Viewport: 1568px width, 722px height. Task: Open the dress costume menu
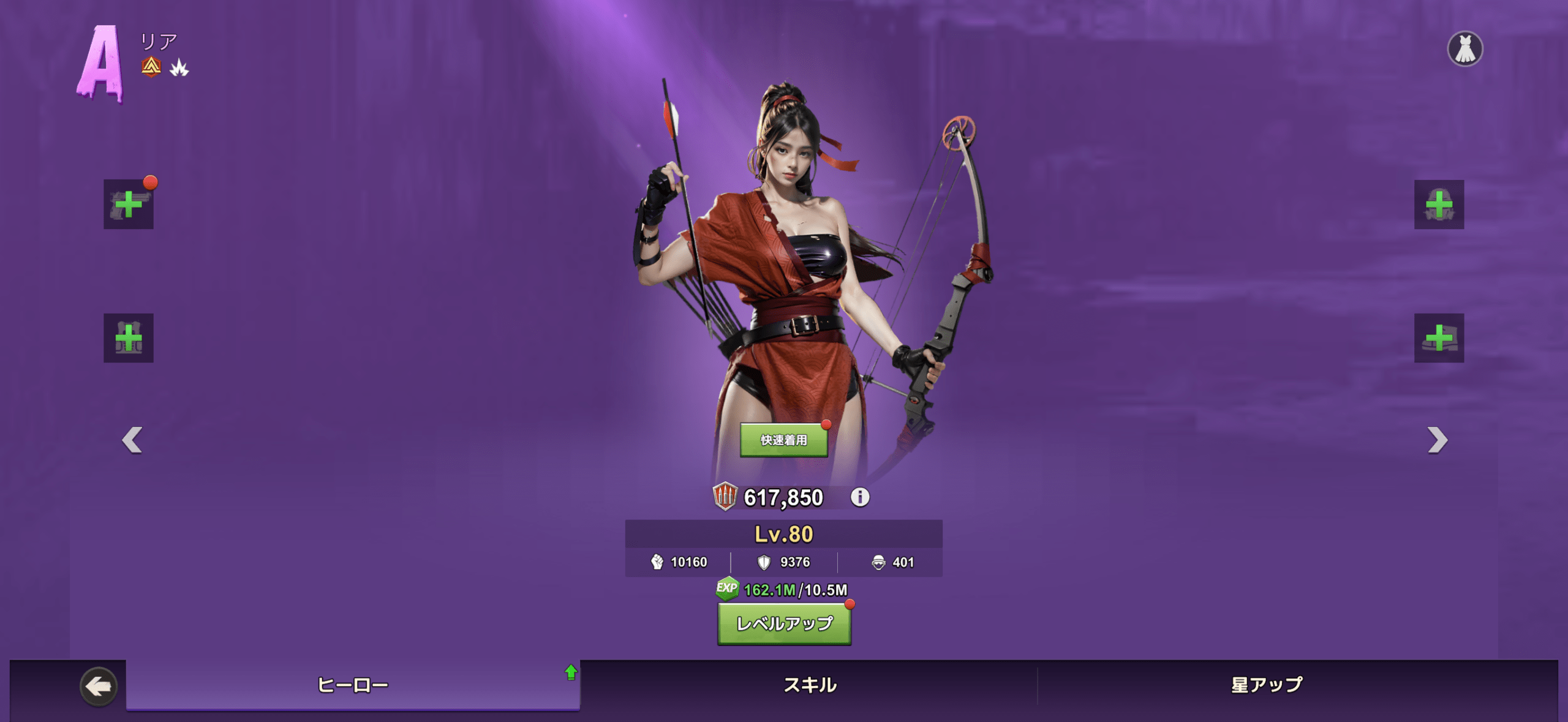(1464, 49)
